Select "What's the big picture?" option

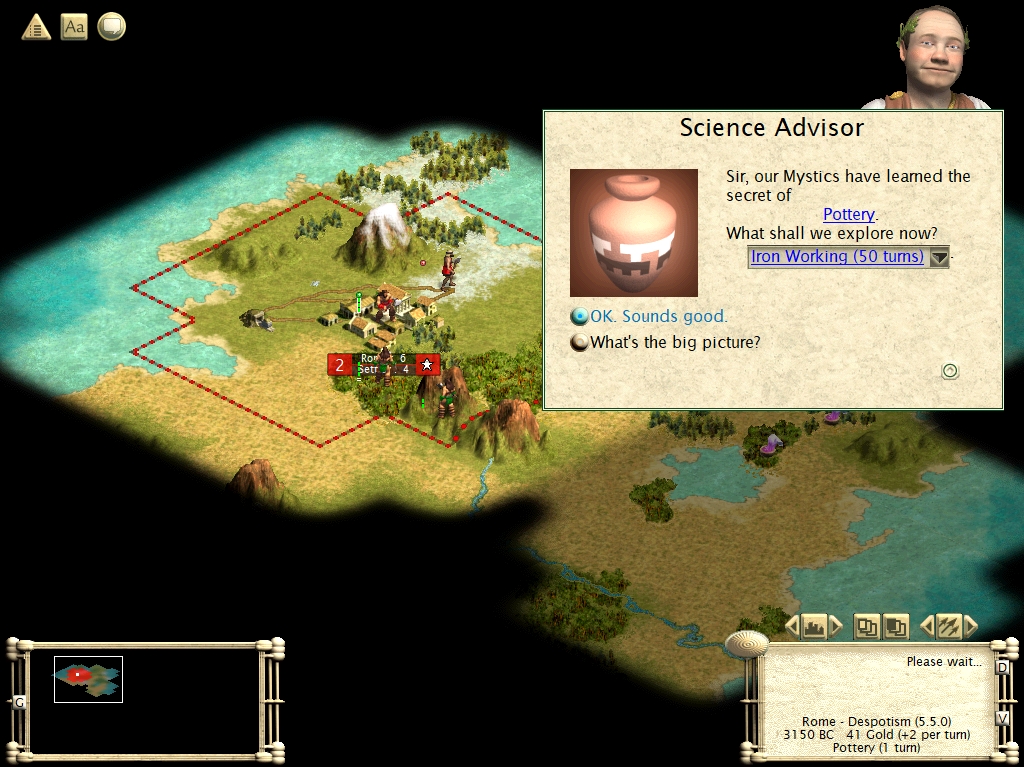click(674, 342)
